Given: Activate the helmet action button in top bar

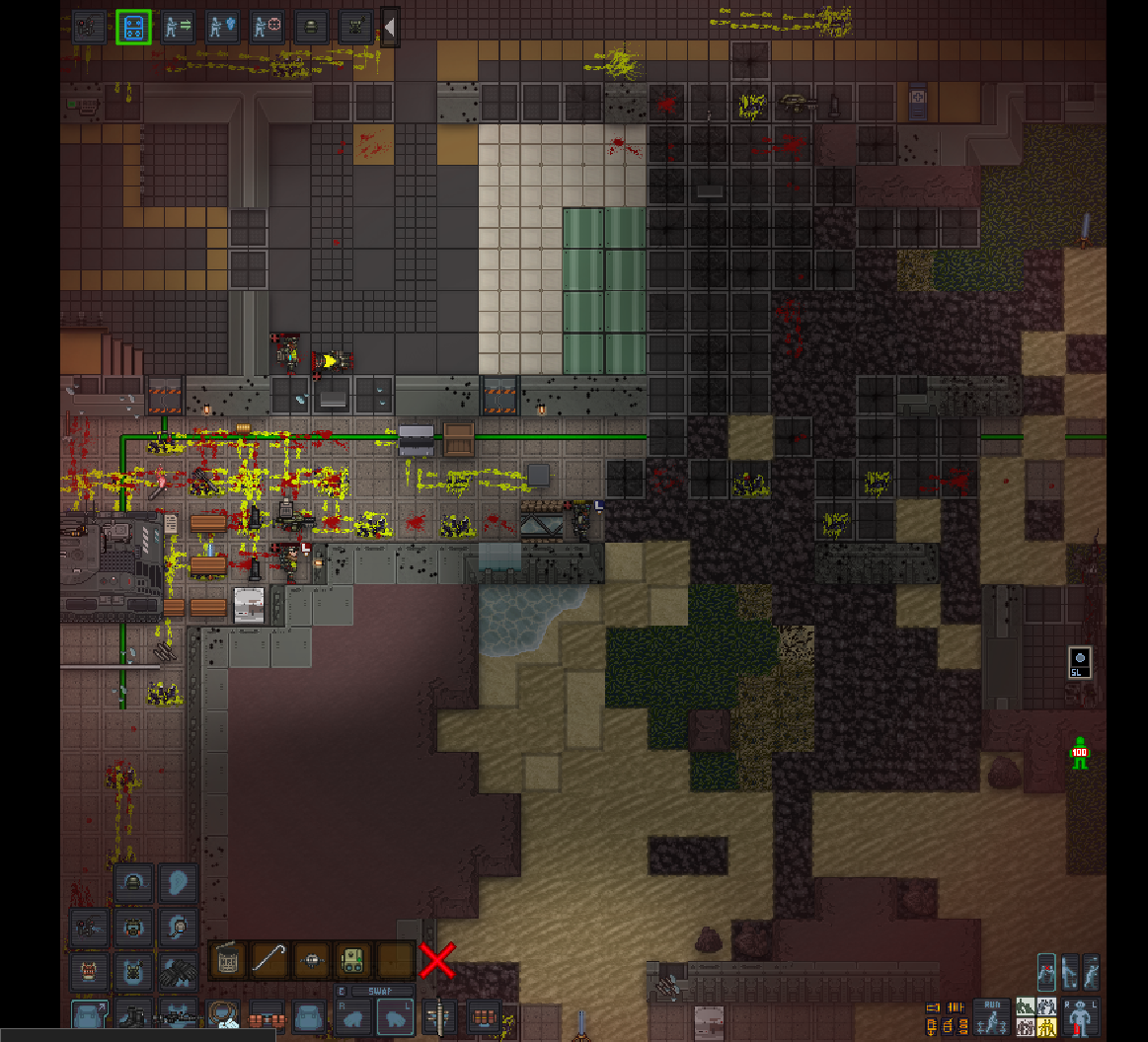Looking at the screenshot, I should point(311,28).
